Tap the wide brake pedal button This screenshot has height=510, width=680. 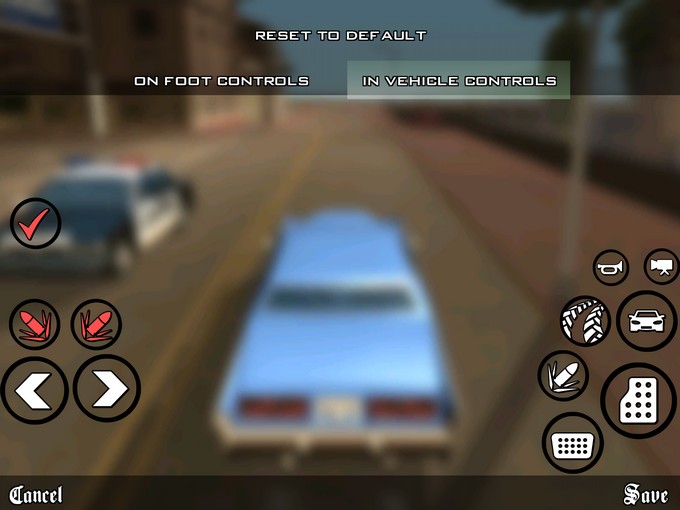pyautogui.click(x=573, y=444)
